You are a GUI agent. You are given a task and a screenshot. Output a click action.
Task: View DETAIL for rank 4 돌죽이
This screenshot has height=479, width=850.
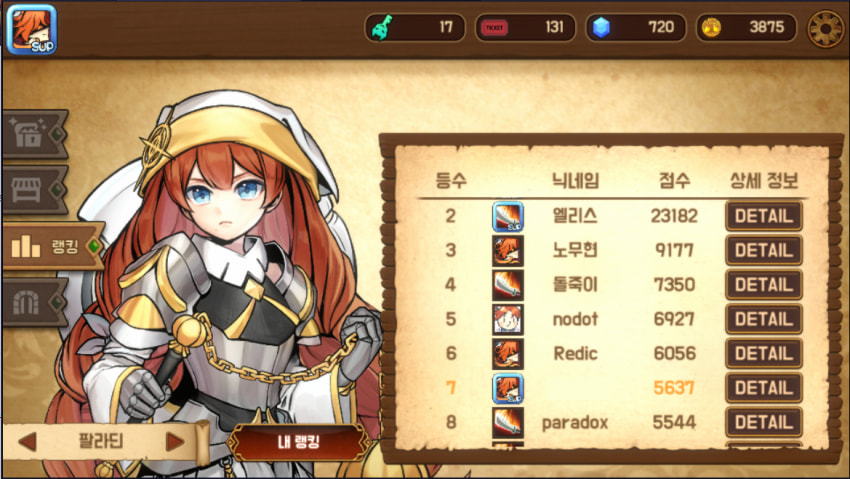pos(763,285)
